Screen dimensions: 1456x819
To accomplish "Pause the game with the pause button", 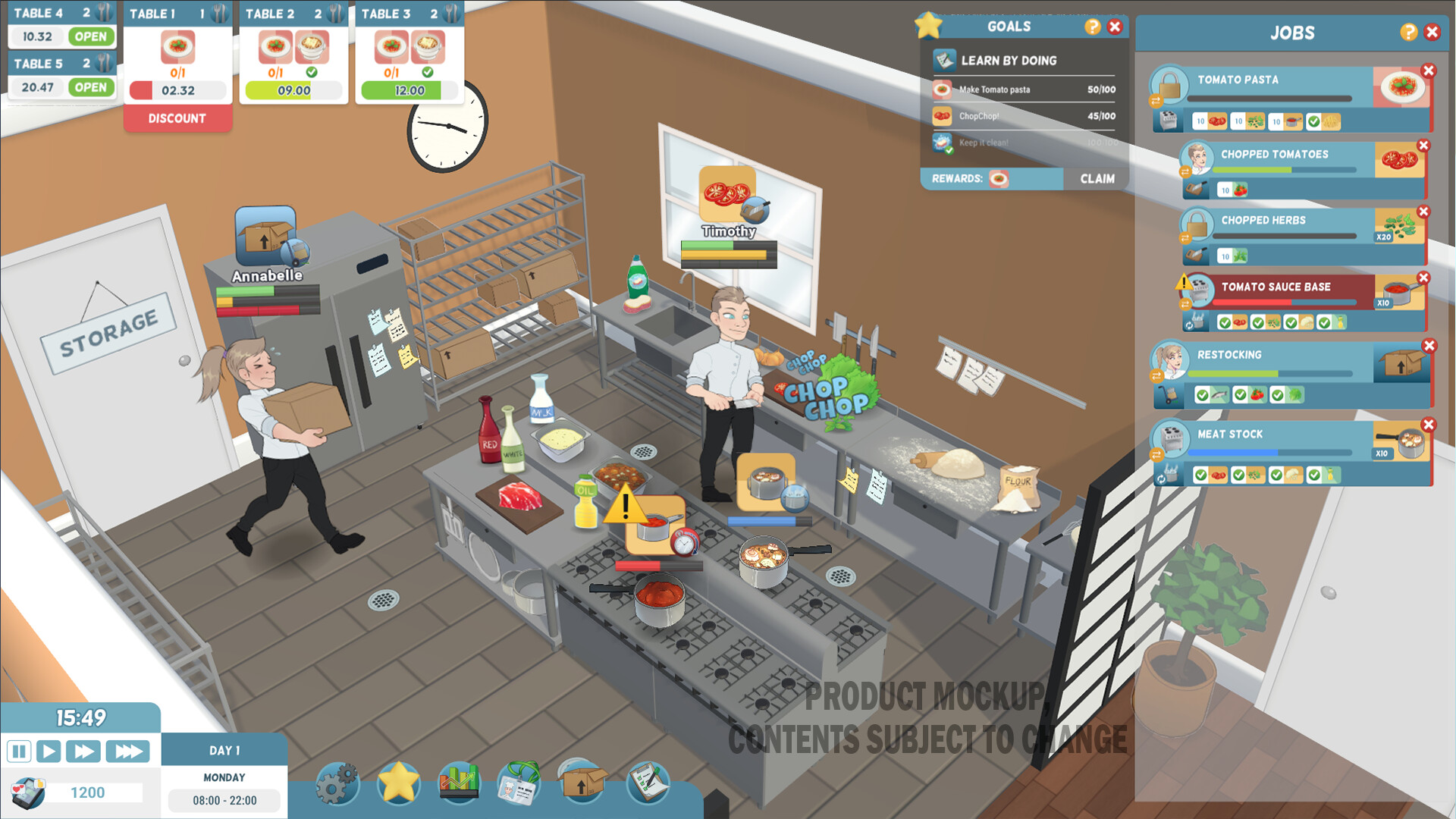I will click(x=20, y=752).
